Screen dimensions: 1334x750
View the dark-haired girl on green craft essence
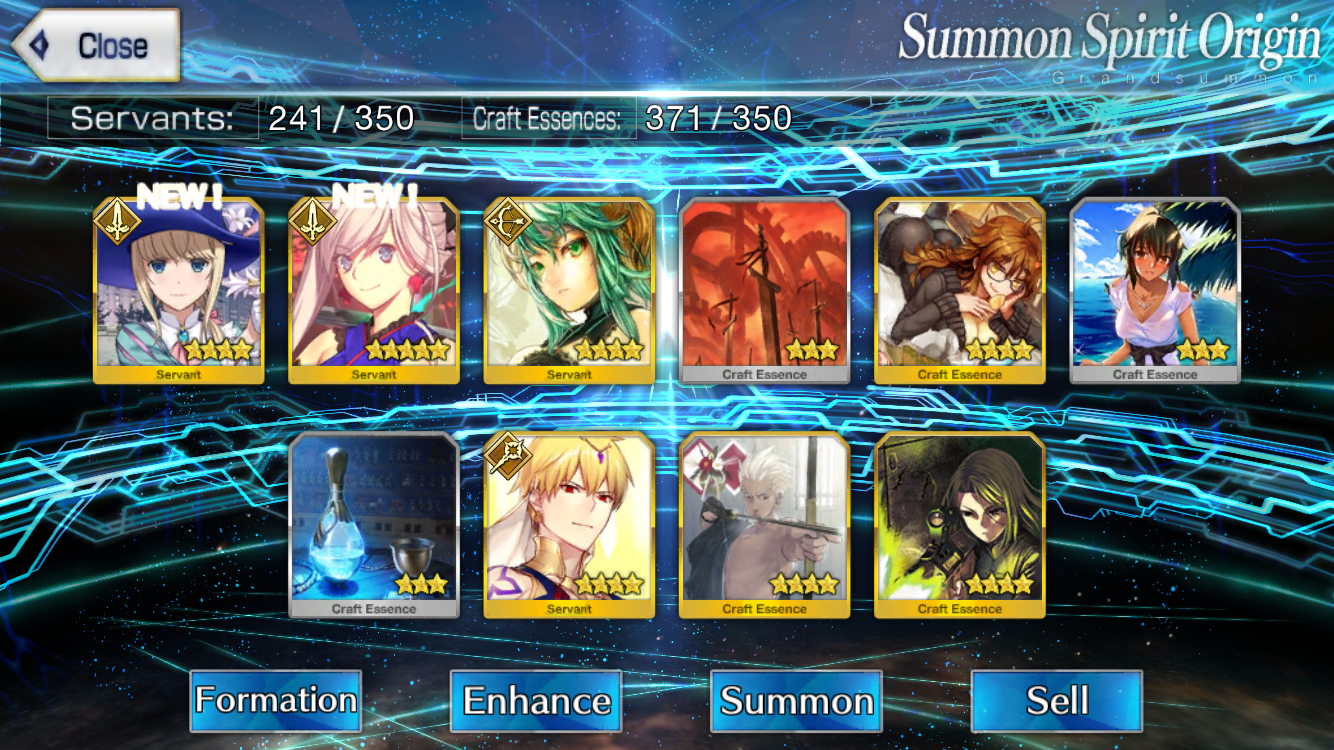click(x=960, y=525)
